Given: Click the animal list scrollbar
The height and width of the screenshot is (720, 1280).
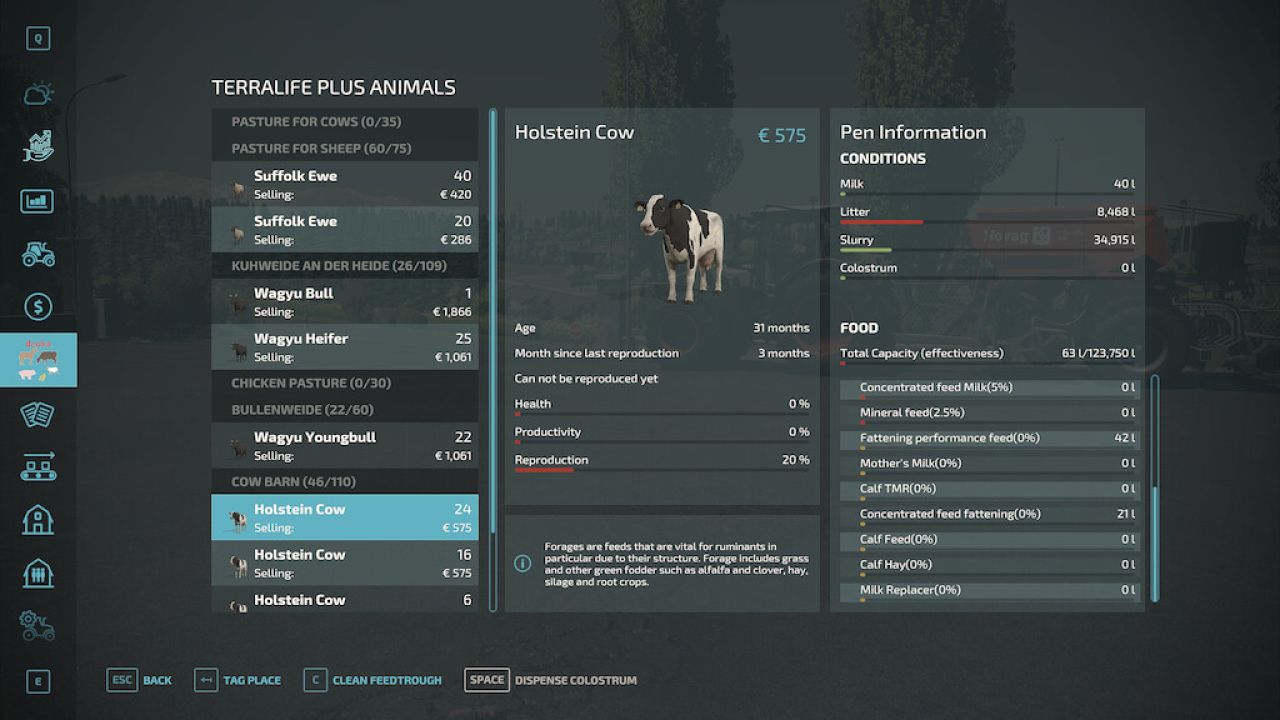Looking at the screenshot, I should 491,350.
